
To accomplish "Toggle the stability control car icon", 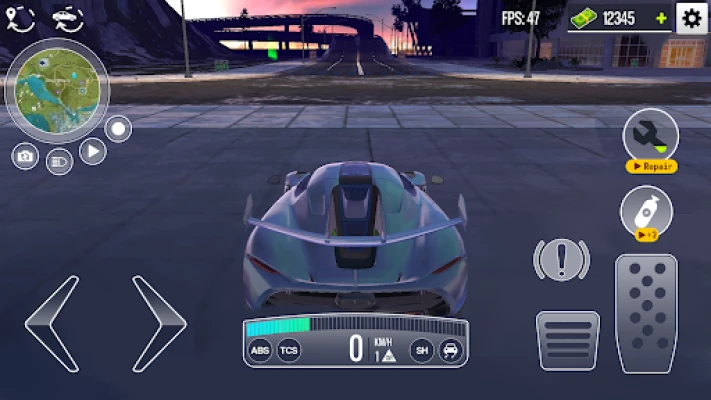I will point(450,350).
